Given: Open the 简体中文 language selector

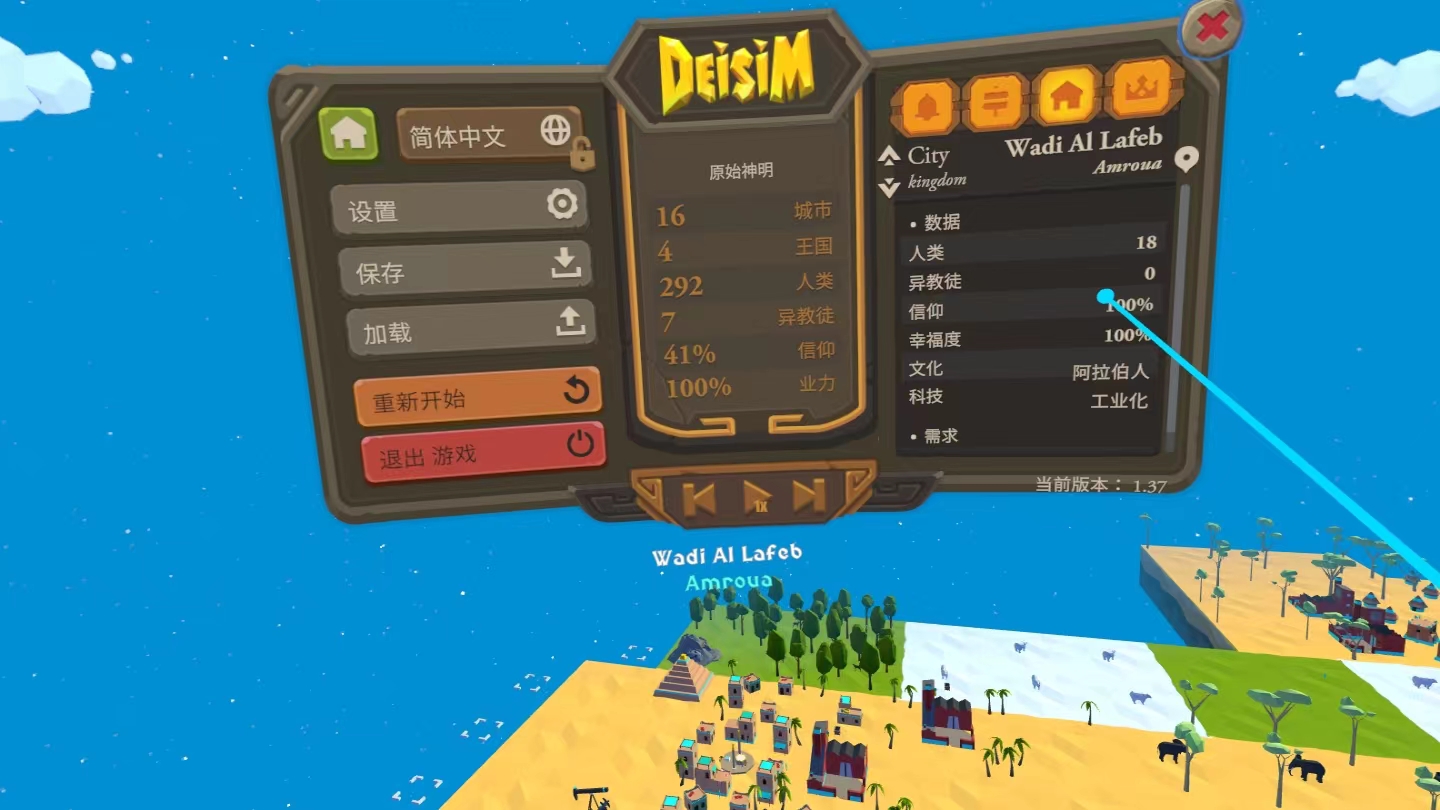Looking at the screenshot, I should coord(488,134).
